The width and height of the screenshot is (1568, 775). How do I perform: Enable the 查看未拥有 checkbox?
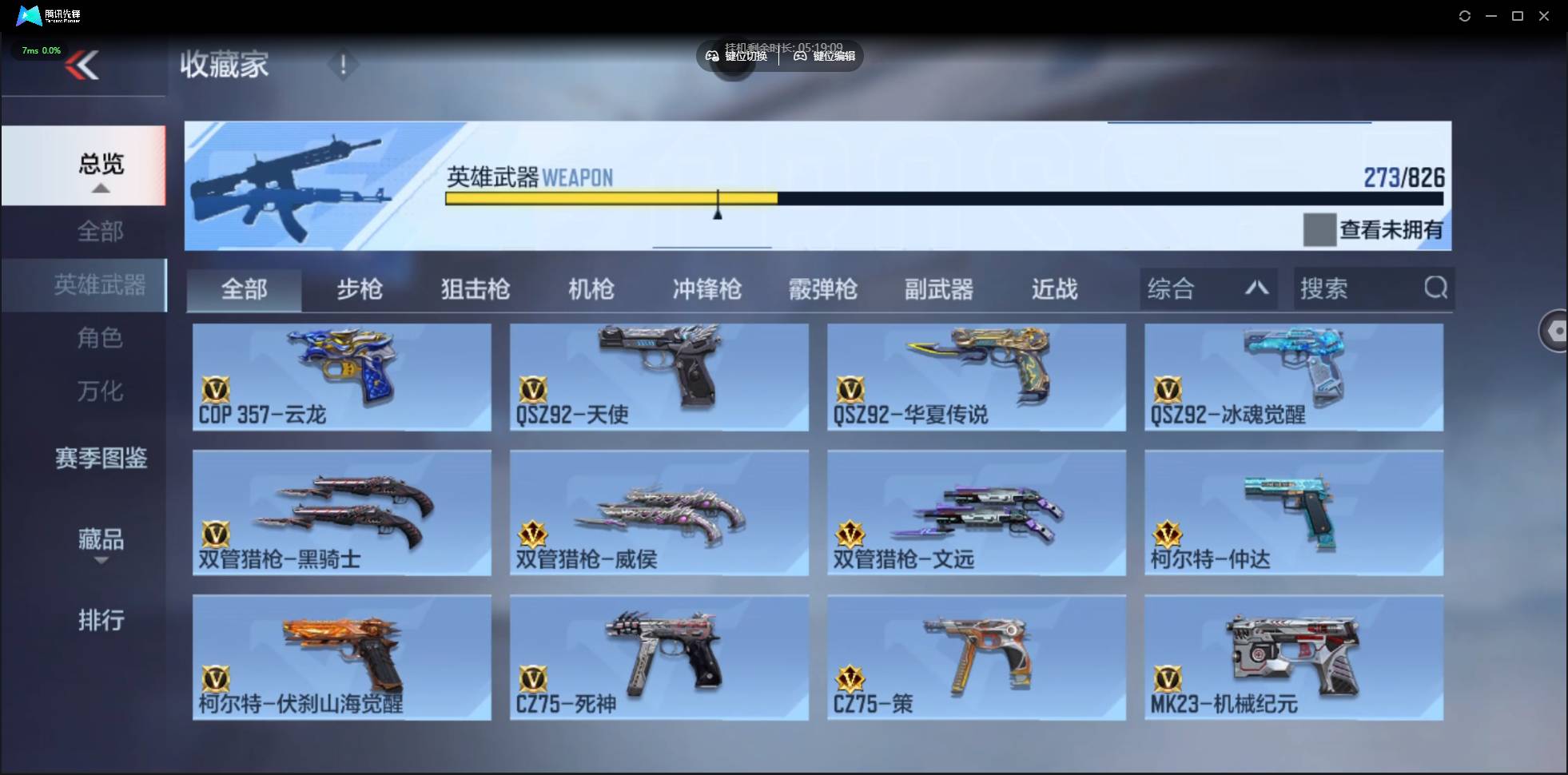(1319, 230)
